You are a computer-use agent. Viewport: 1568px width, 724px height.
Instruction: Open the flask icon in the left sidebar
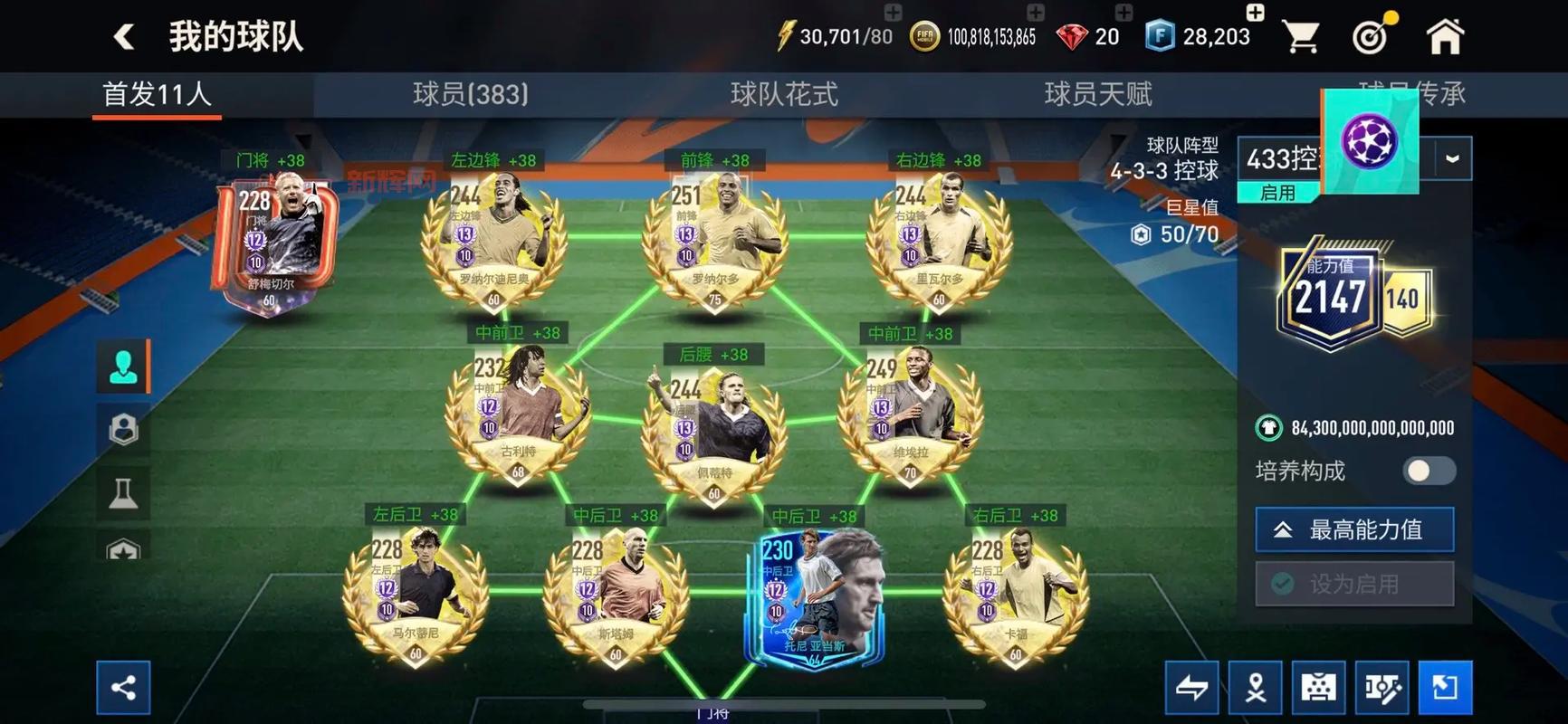124,490
